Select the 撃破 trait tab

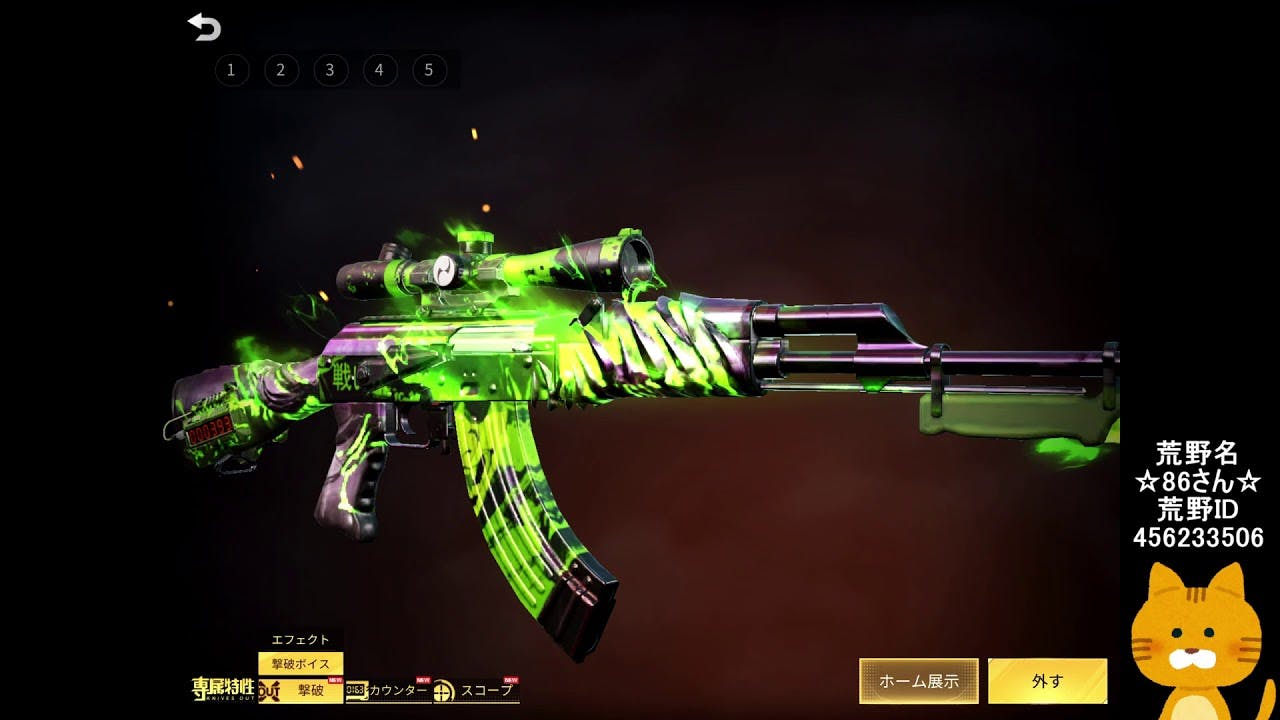pos(301,690)
